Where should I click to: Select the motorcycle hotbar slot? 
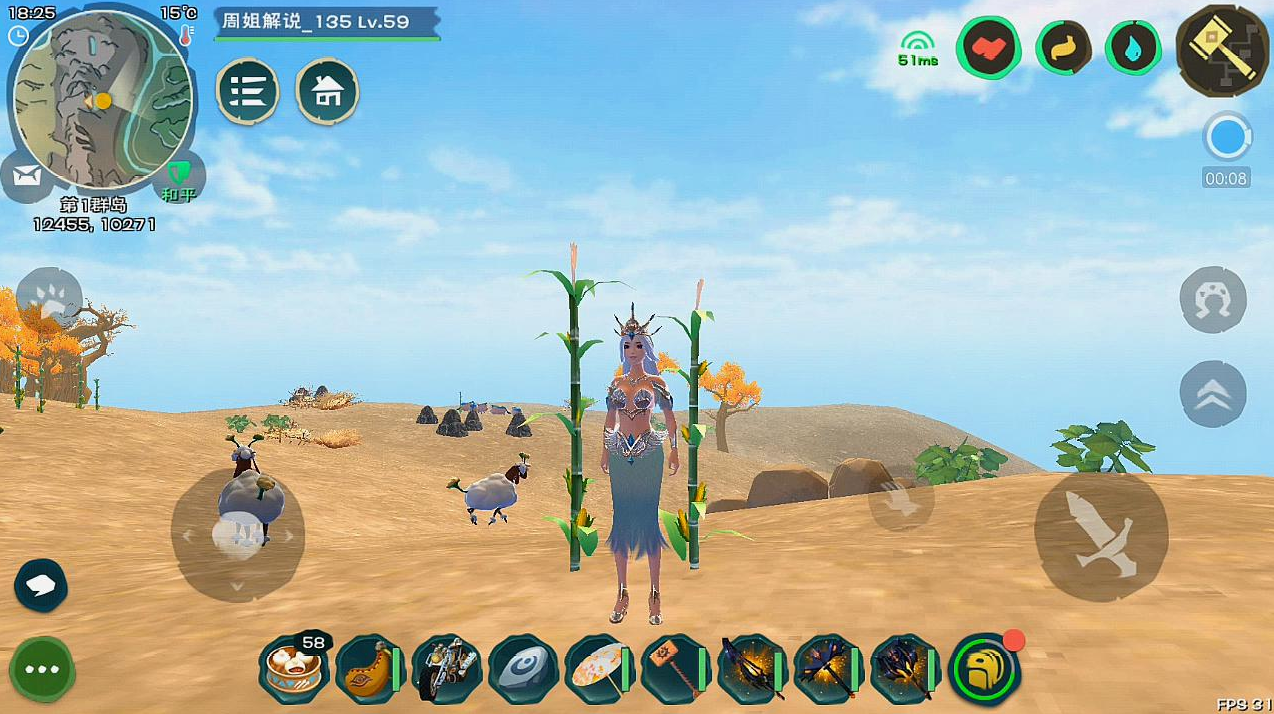(x=446, y=668)
